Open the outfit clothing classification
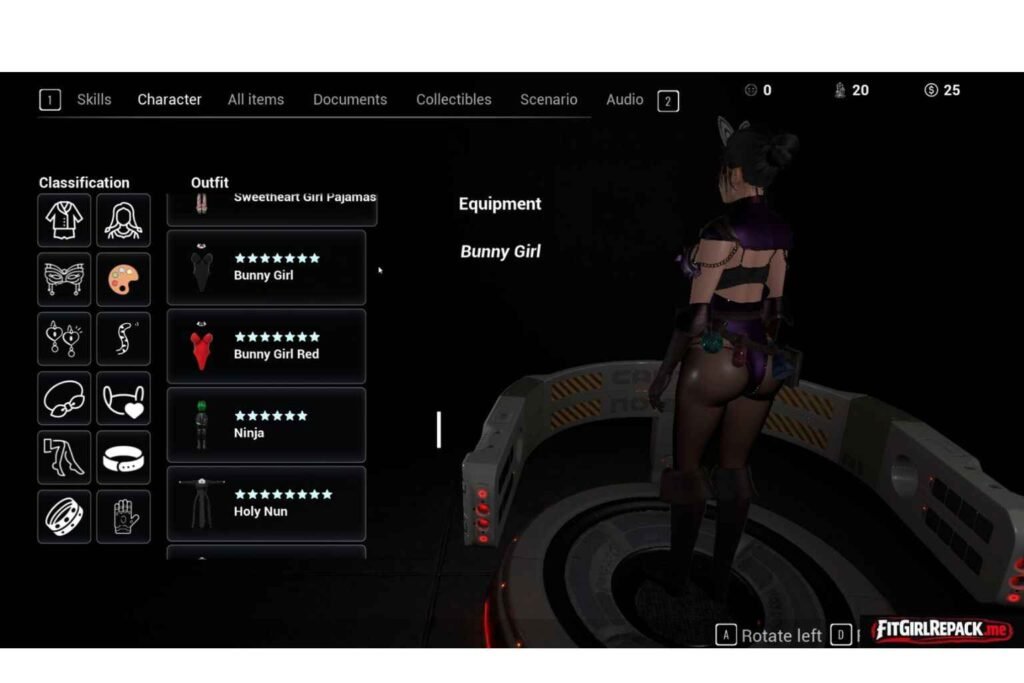The width and height of the screenshot is (1024, 683). coord(65,220)
